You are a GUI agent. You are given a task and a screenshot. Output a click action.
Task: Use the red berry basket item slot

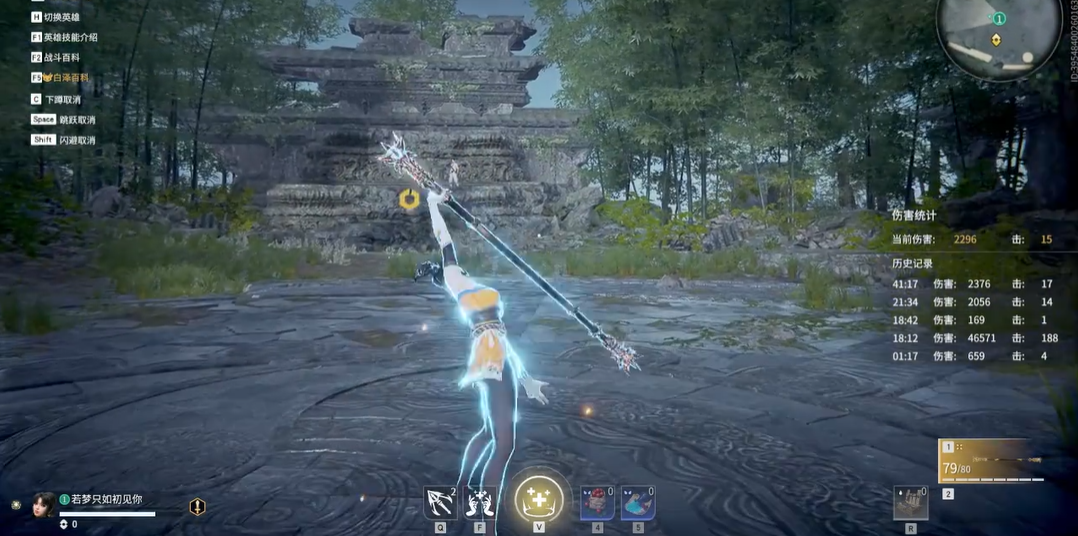[x=598, y=503]
